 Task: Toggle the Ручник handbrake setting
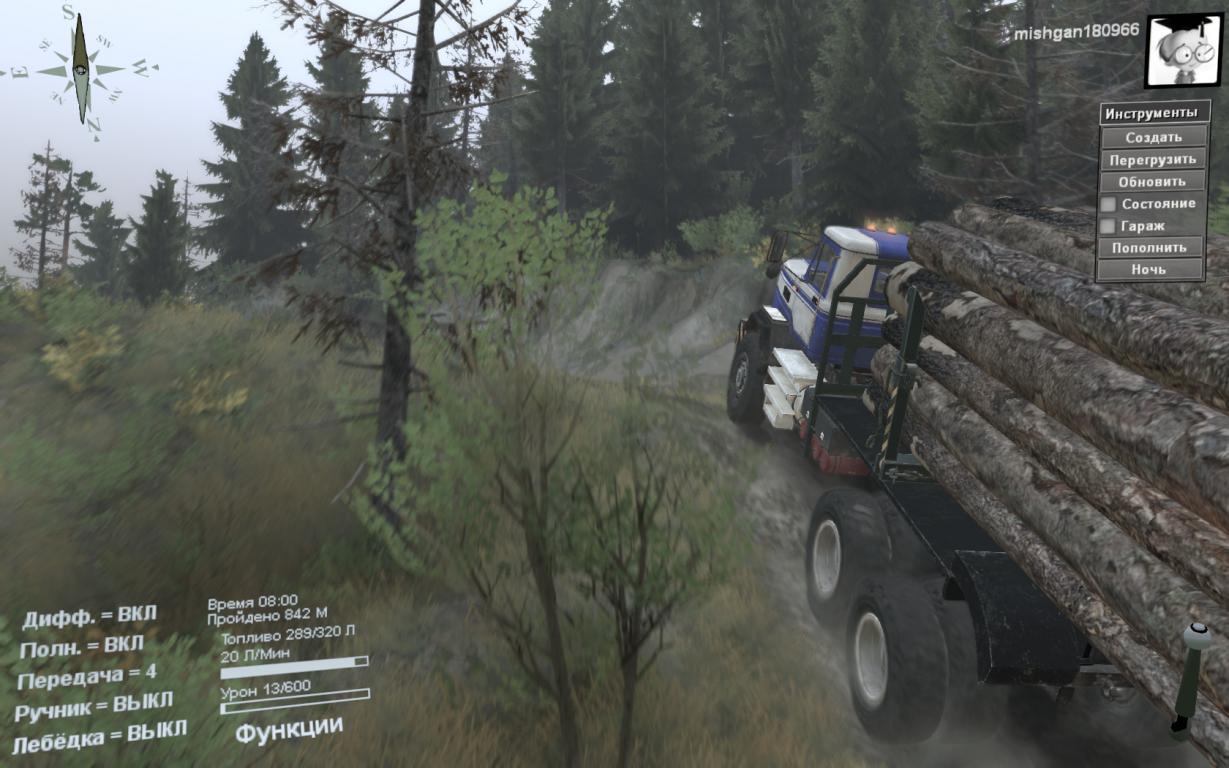[x=93, y=706]
